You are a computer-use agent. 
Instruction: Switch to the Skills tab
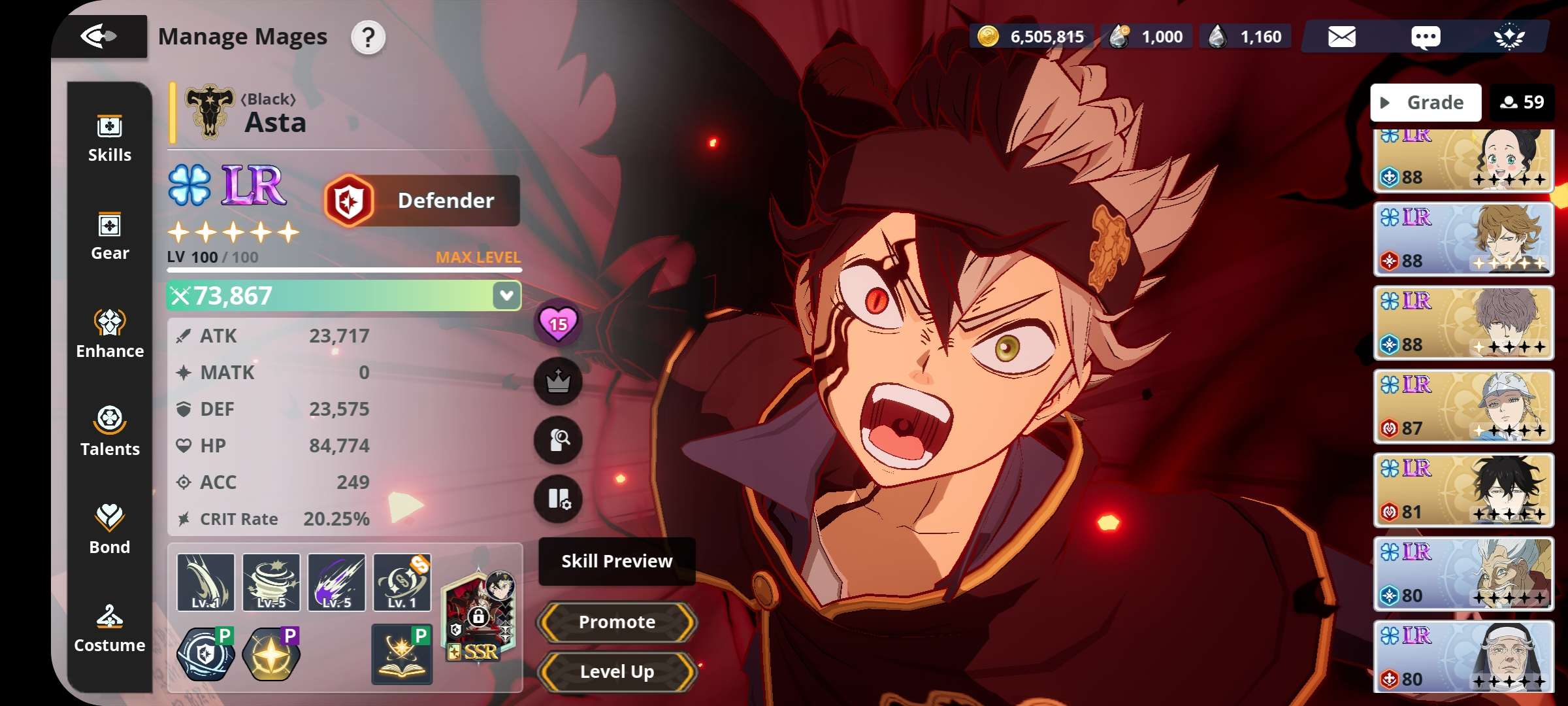click(109, 138)
